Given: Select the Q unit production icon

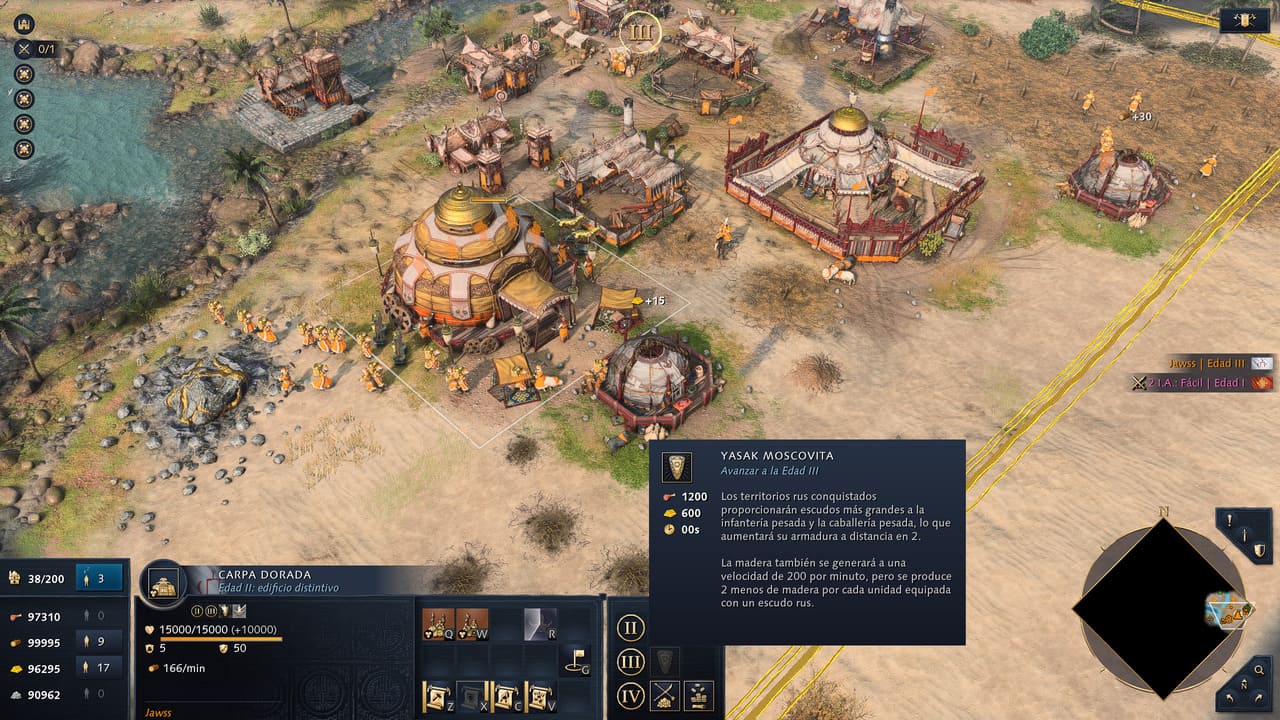Looking at the screenshot, I should [439, 625].
